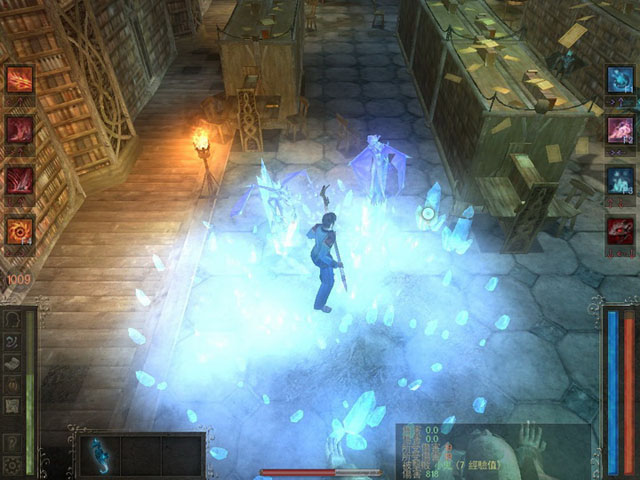Screen dimensions: 640x480
Task: Trigger the red claw strike skill
Action: (20, 180)
